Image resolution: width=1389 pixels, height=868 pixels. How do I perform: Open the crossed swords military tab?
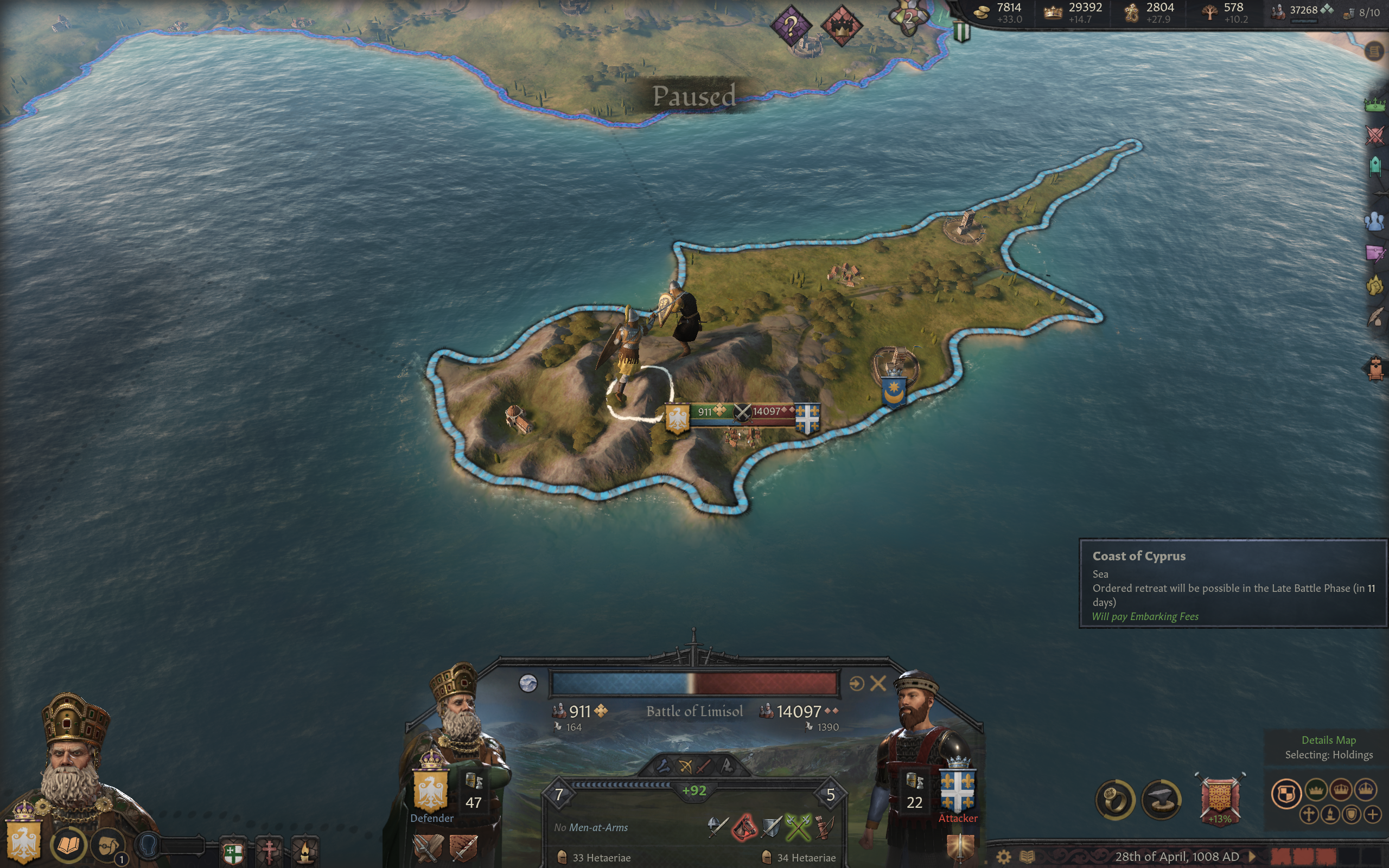point(1375,136)
